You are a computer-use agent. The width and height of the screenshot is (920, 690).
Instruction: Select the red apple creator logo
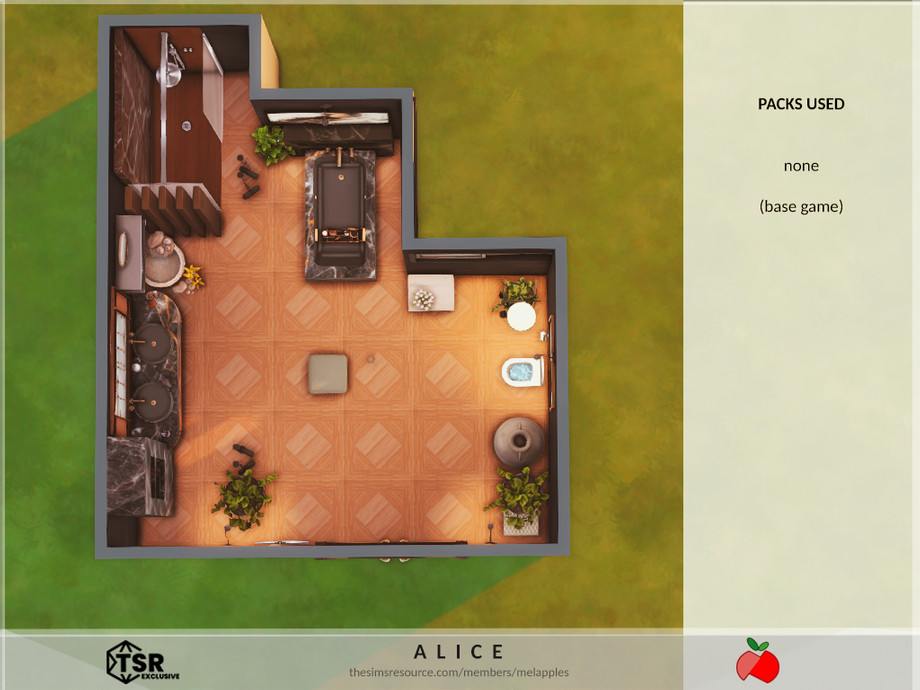point(757,661)
